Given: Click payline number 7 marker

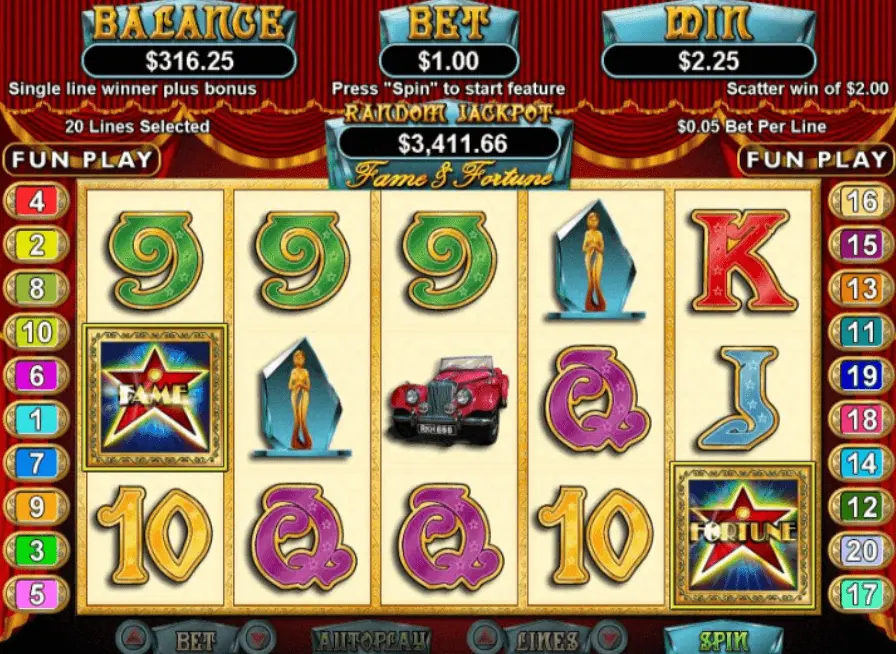Looking at the screenshot, I should (x=37, y=464).
